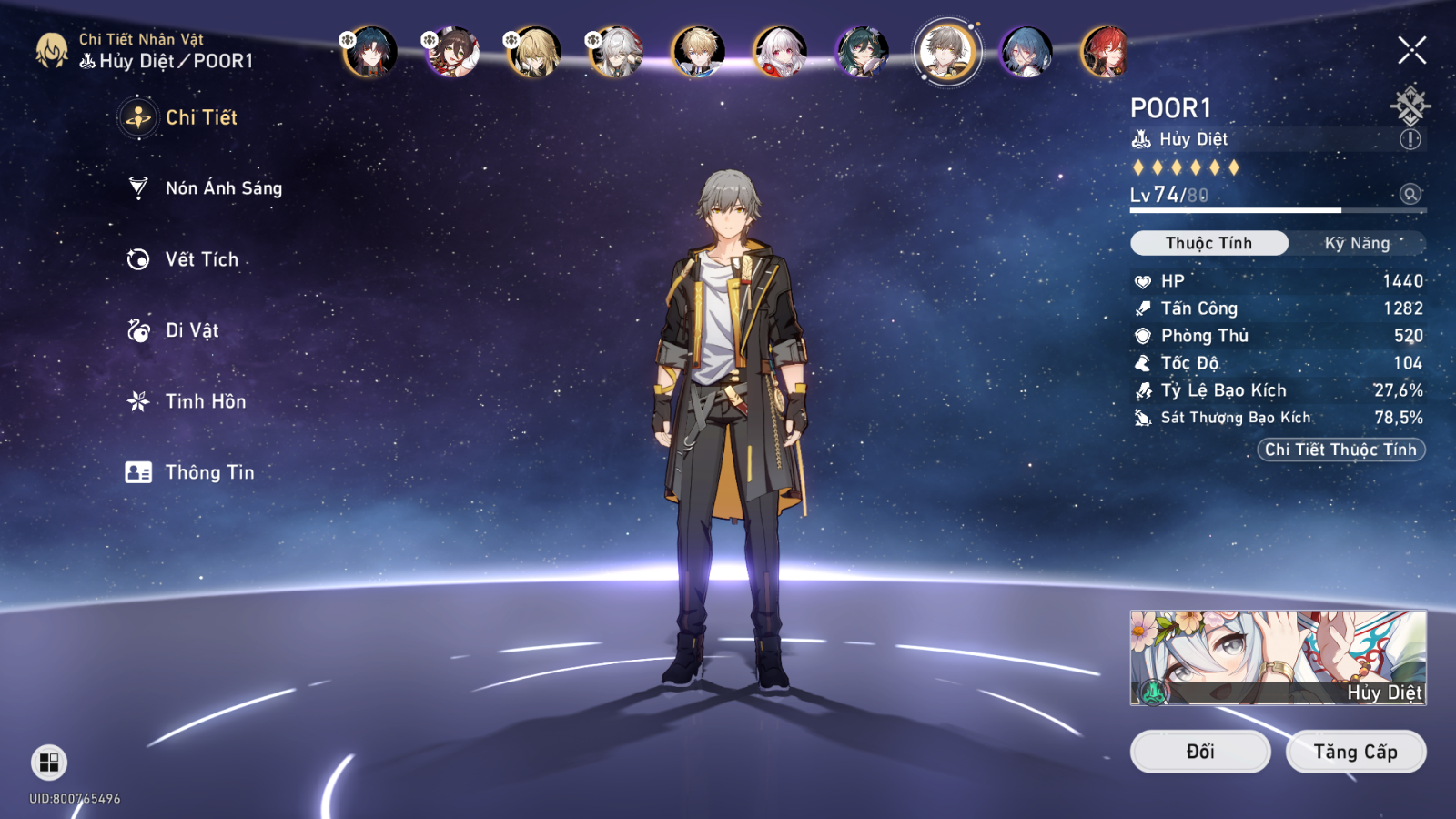Go to the Di Vật section

pos(191,330)
